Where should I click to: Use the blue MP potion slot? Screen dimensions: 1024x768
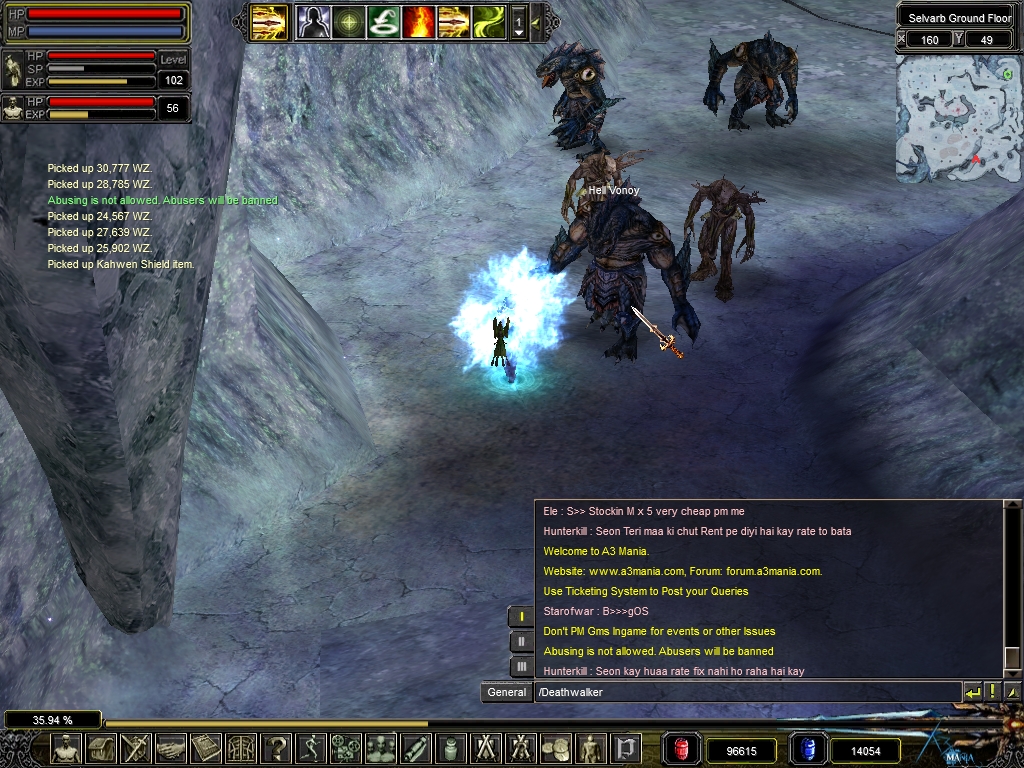pos(806,749)
